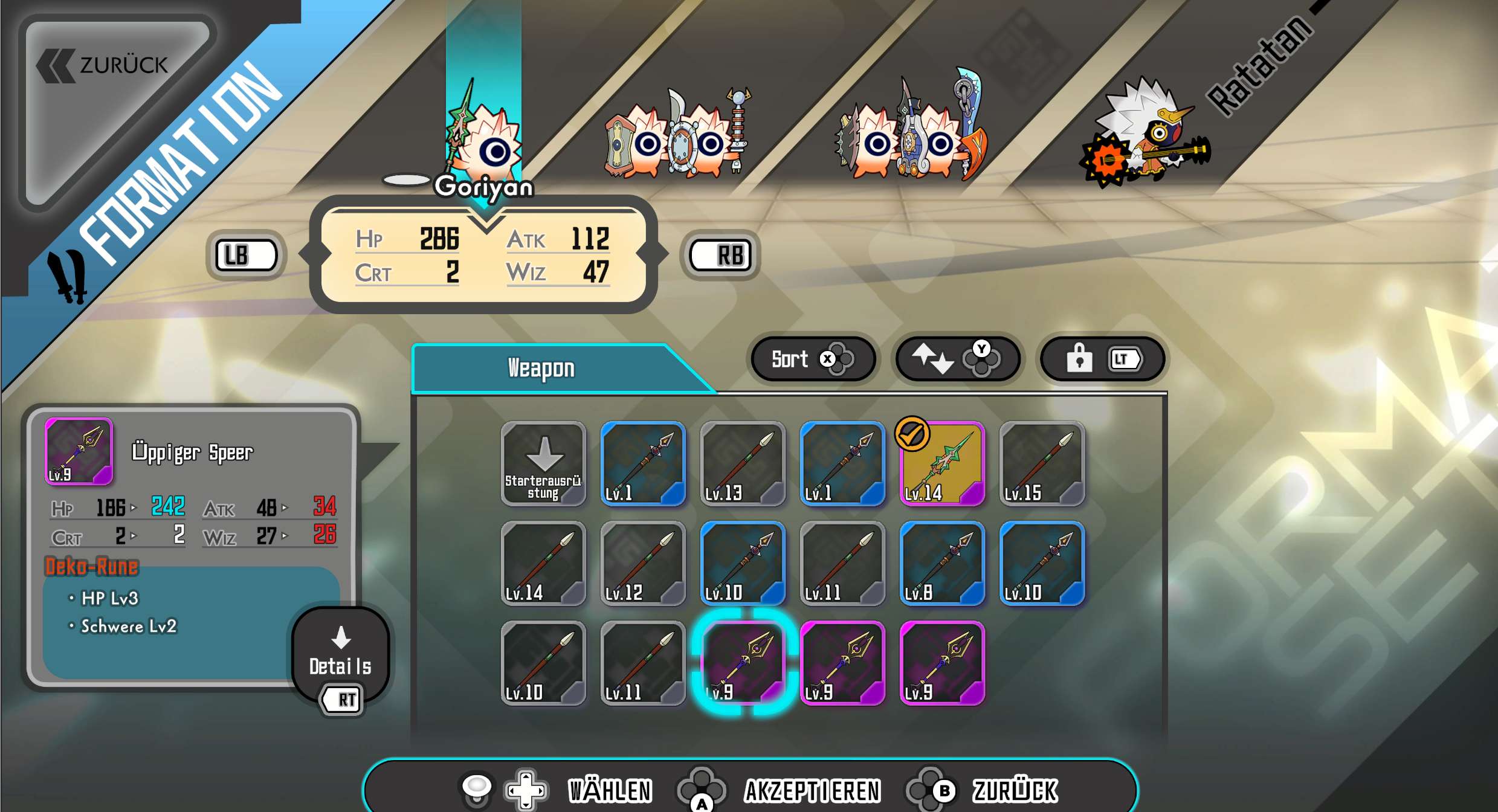The width and height of the screenshot is (1498, 812).
Task: Click AKZEPTIEREN in the bottom bar
Action: [812, 791]
